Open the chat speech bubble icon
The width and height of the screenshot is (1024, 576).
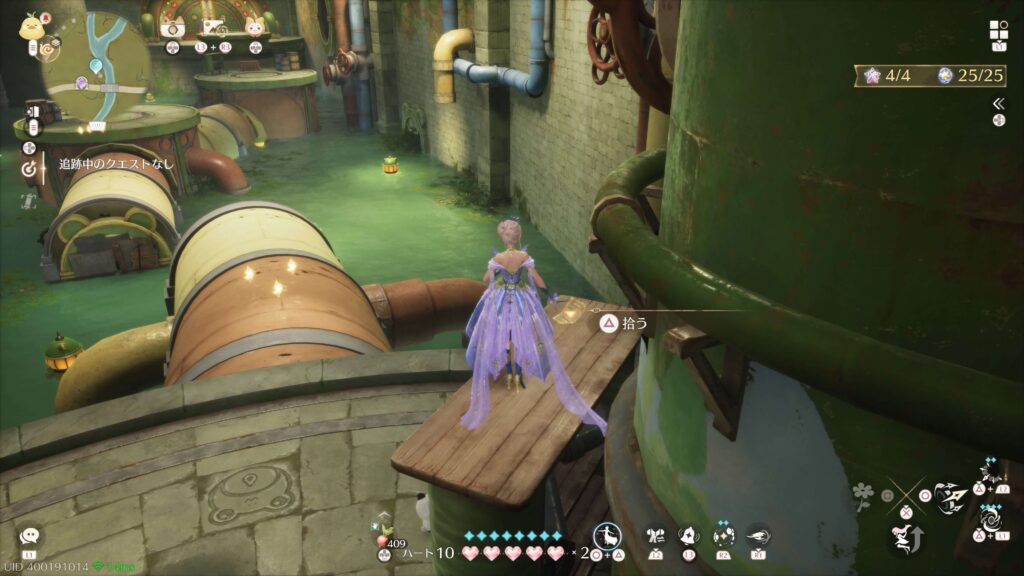click(x=29, y=537)
